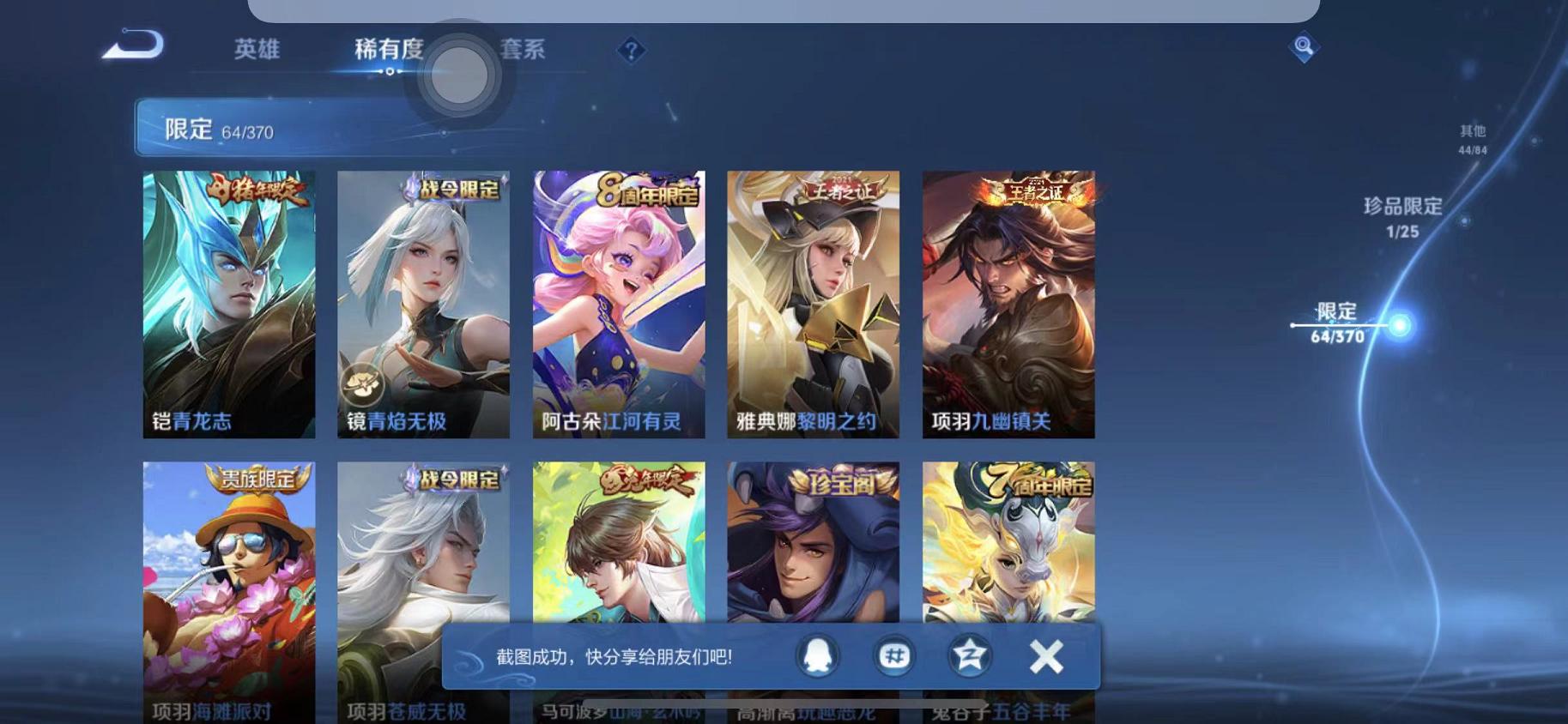Open the 项羽九幽镇关 skin

(x=1009, y=305)
